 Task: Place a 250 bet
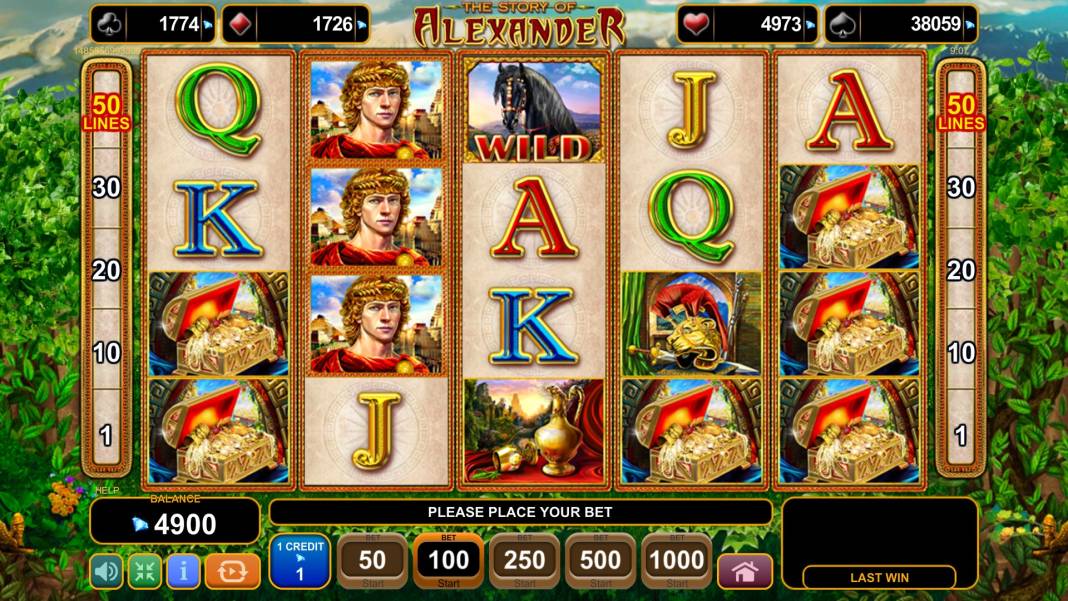pos(524,562)
